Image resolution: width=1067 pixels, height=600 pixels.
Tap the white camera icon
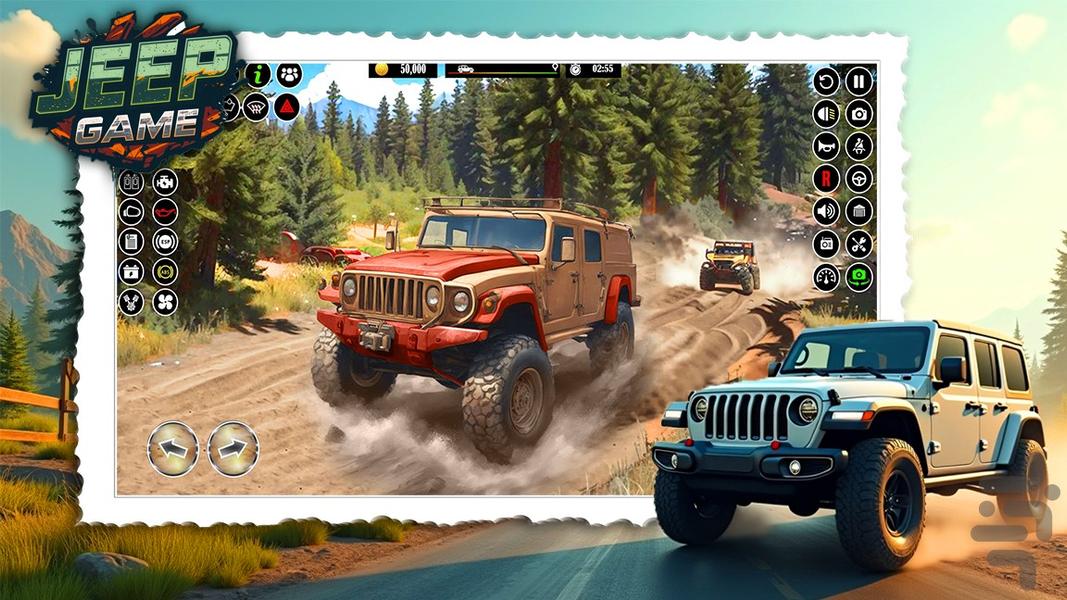click(x=859, y=114)
